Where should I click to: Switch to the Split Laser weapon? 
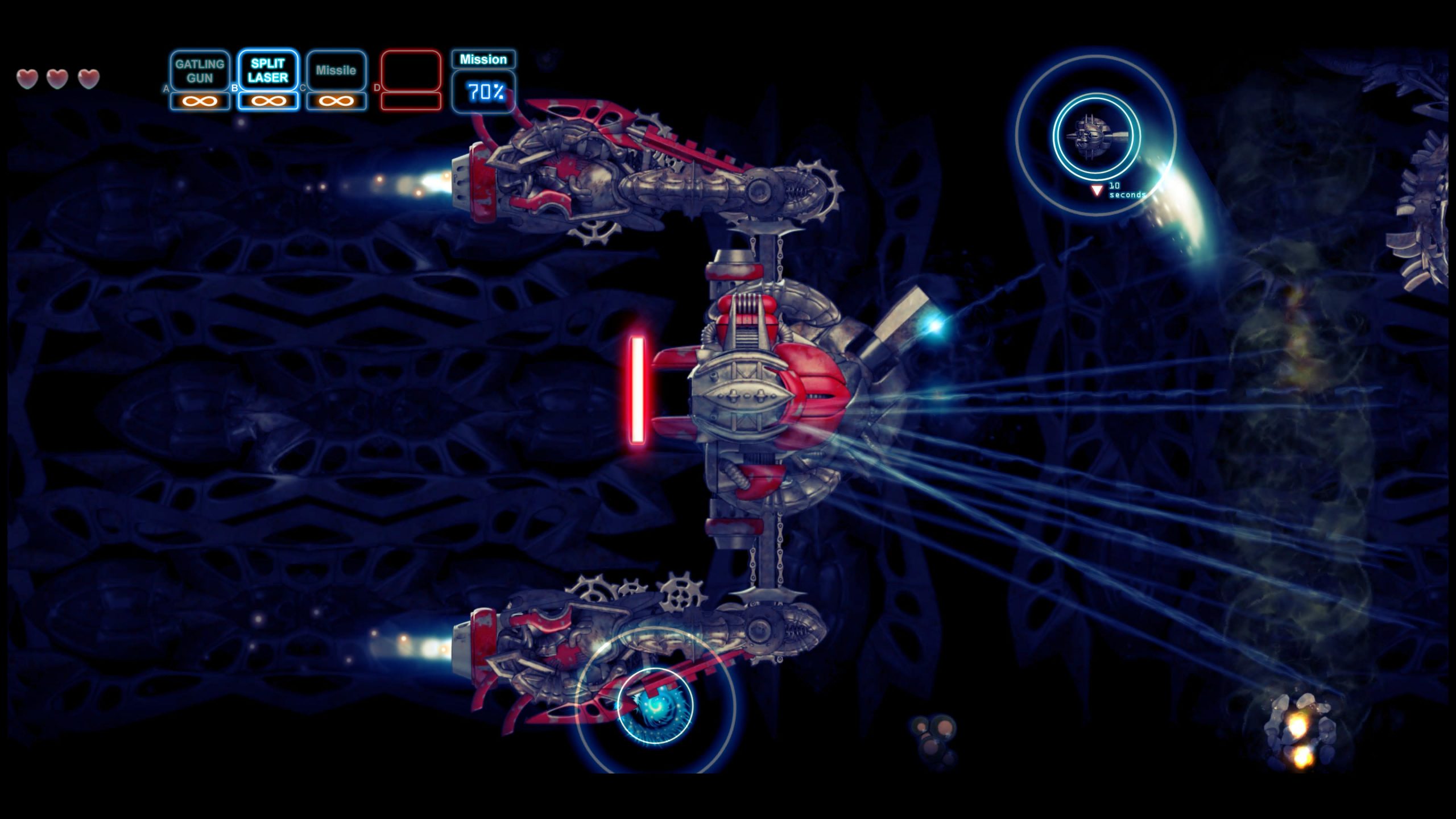tap(268, 71)
